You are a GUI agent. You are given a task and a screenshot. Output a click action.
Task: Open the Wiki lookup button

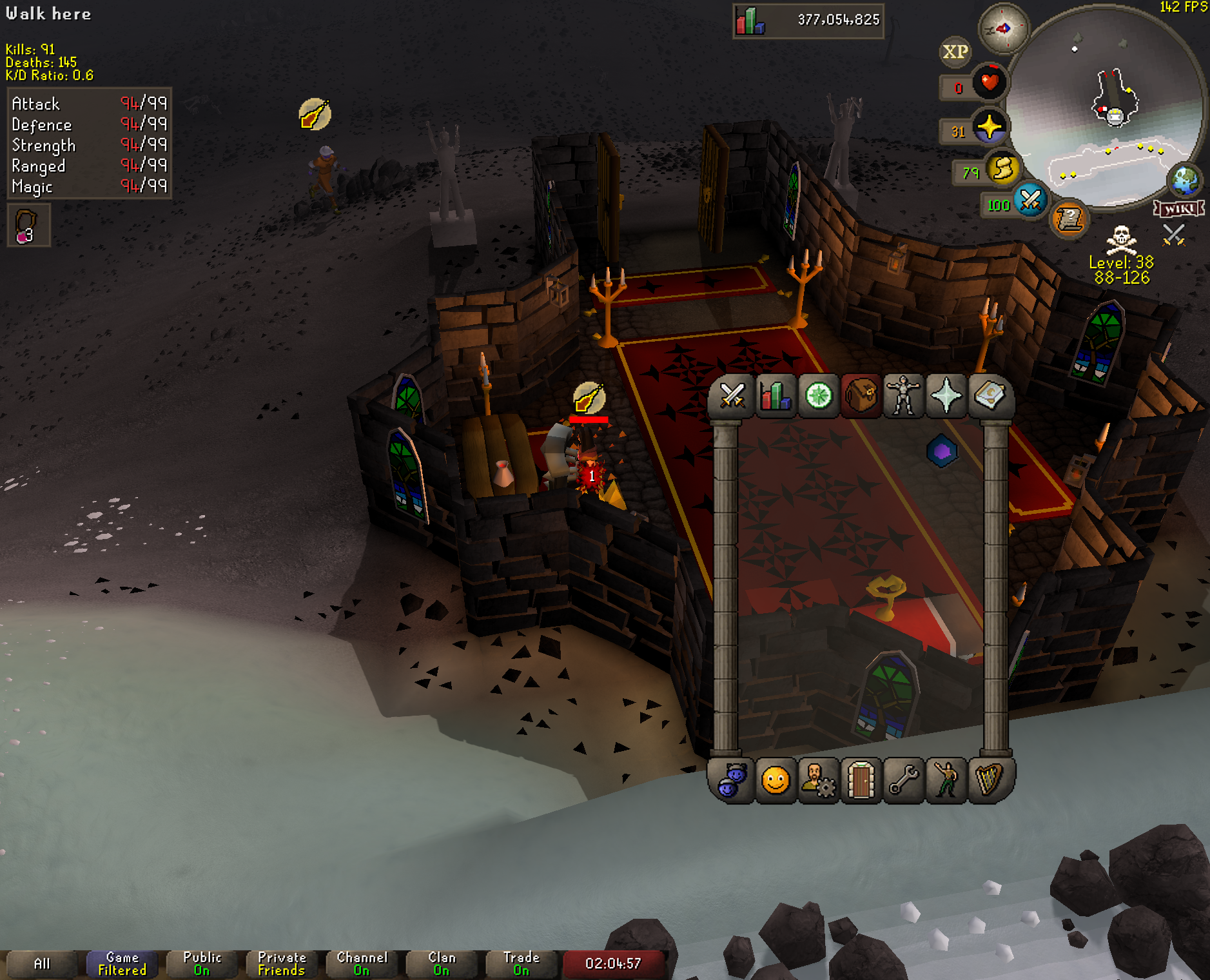tap(1179, 209)
